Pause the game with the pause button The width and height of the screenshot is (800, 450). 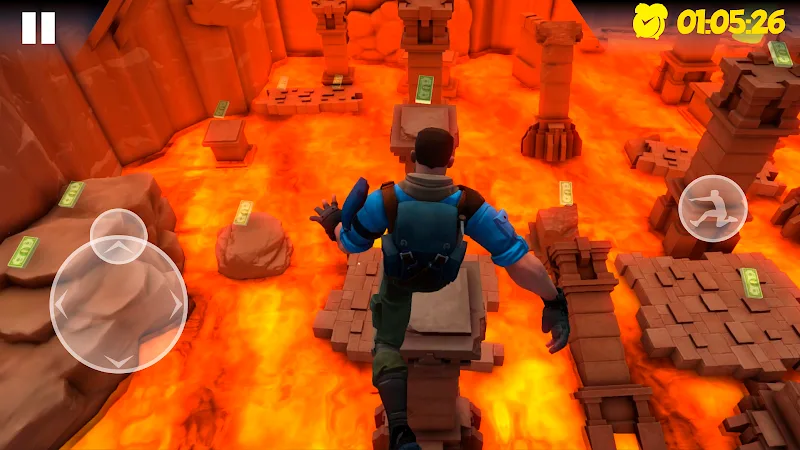(x=38, y=28)
